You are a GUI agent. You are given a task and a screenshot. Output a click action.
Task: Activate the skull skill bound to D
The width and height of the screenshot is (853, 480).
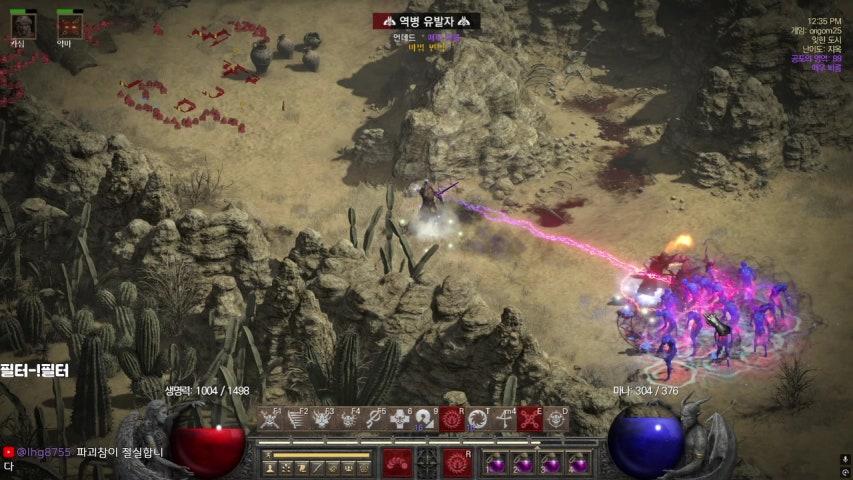[556, 420]
